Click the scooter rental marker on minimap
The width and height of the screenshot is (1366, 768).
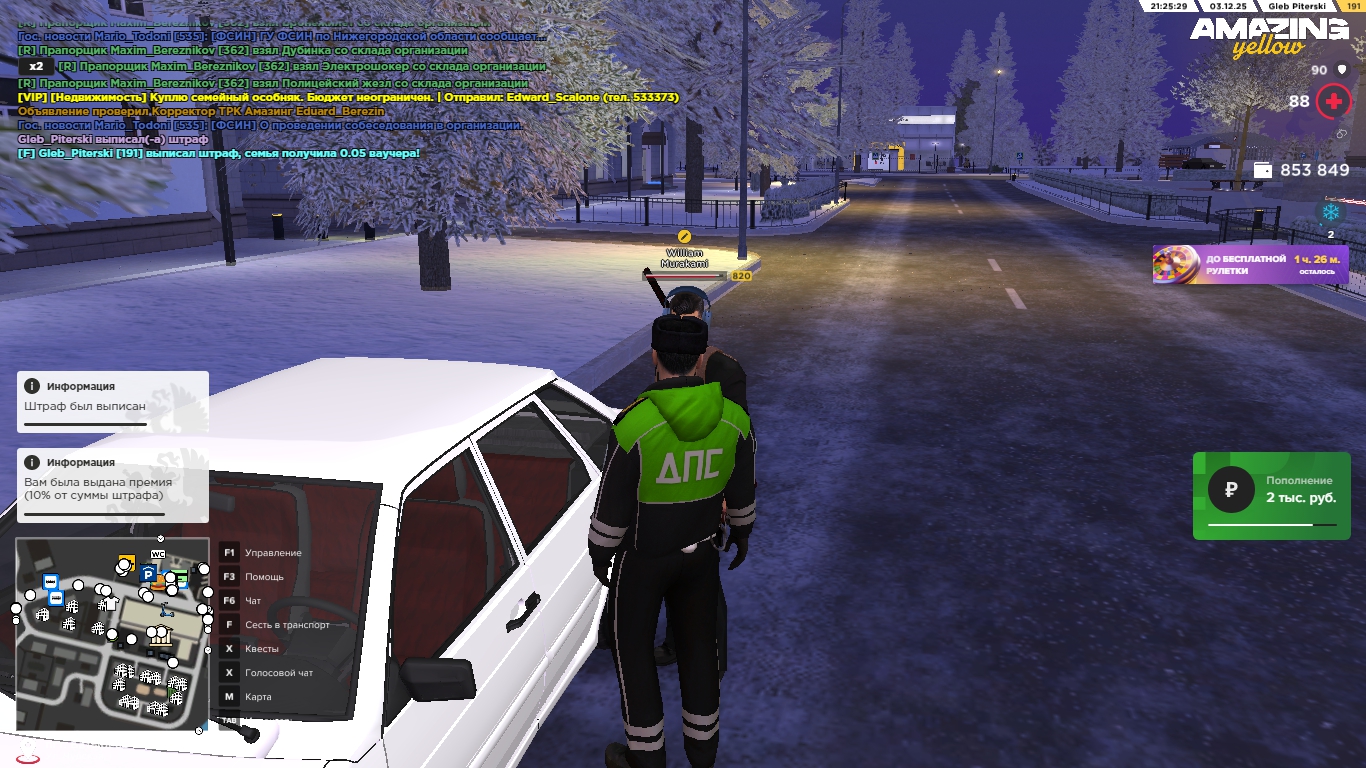166,610
